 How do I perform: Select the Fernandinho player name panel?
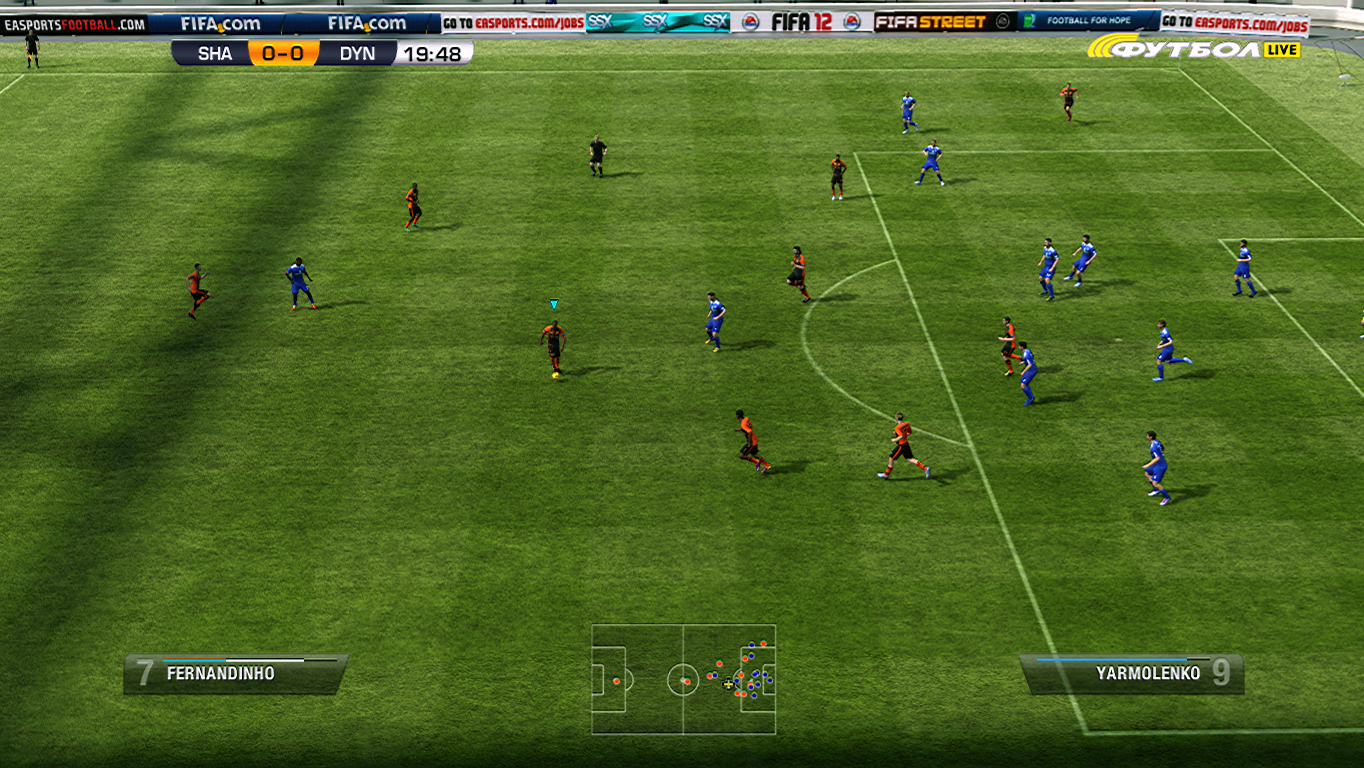pyautogui.click(x=236, y=673)
